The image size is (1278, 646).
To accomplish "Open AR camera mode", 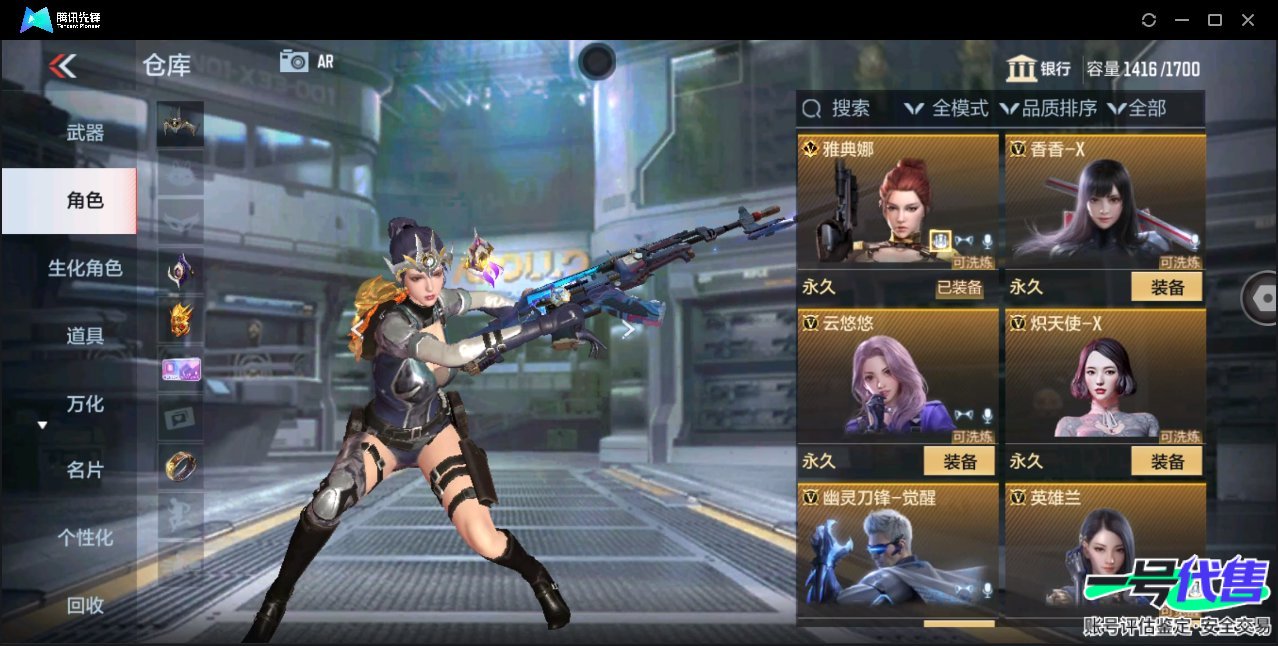I will point(306,61).
